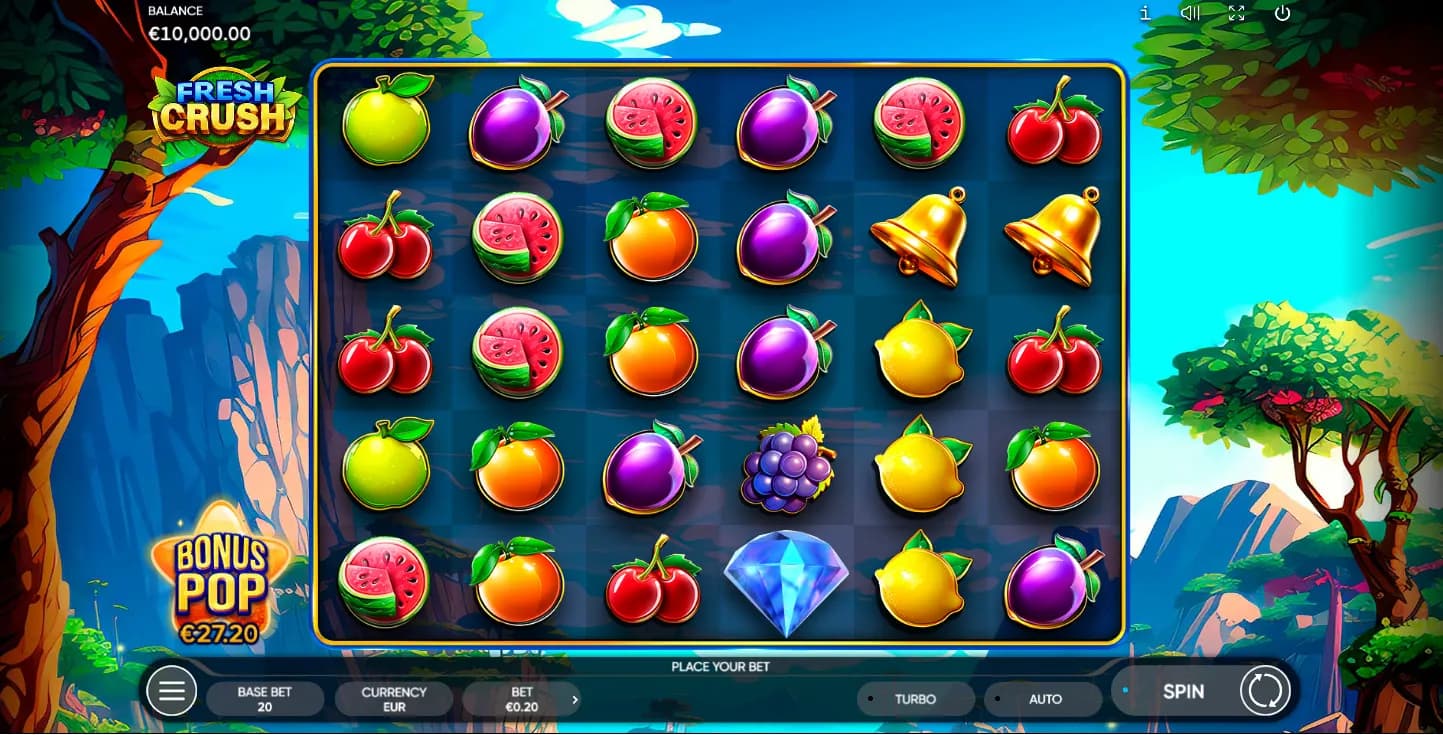Exit the game with the power icon
1443x735 pixels.
(x=1283, y=13)
